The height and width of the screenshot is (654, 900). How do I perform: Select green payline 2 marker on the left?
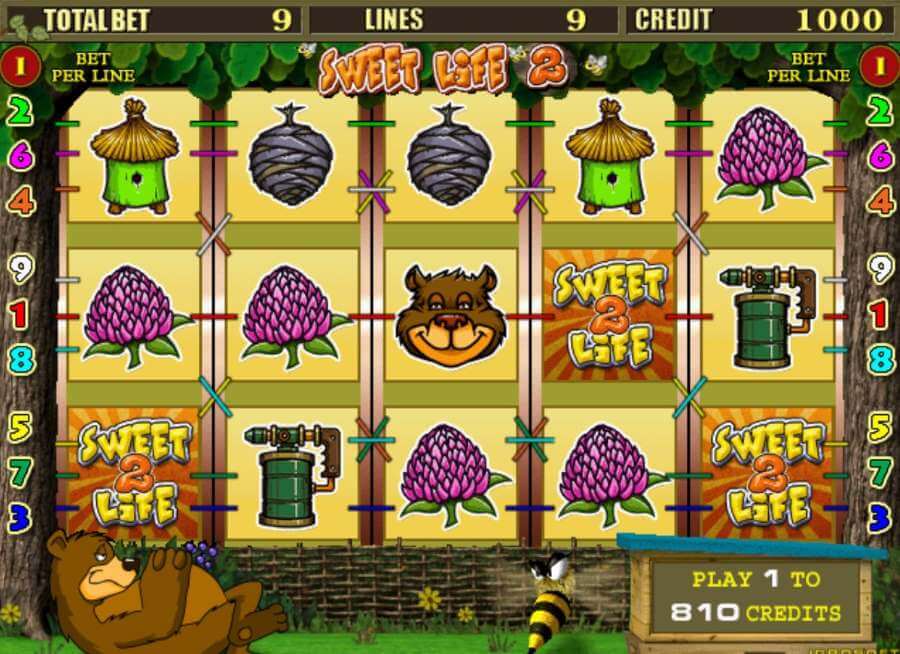click(21, 111)
